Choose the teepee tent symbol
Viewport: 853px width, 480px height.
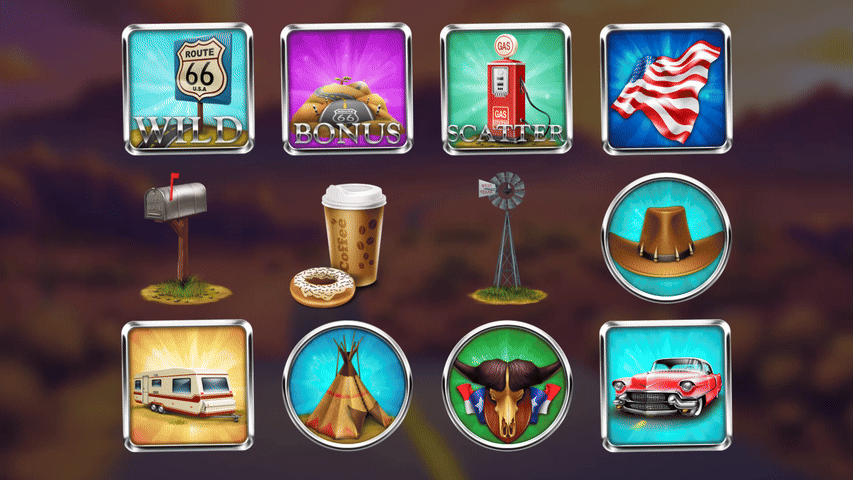coord(346,385)
